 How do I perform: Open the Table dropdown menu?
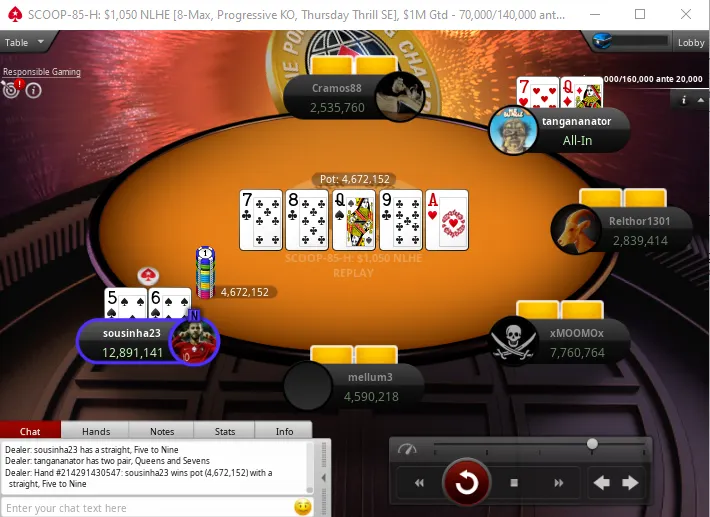tap(25, 43)
